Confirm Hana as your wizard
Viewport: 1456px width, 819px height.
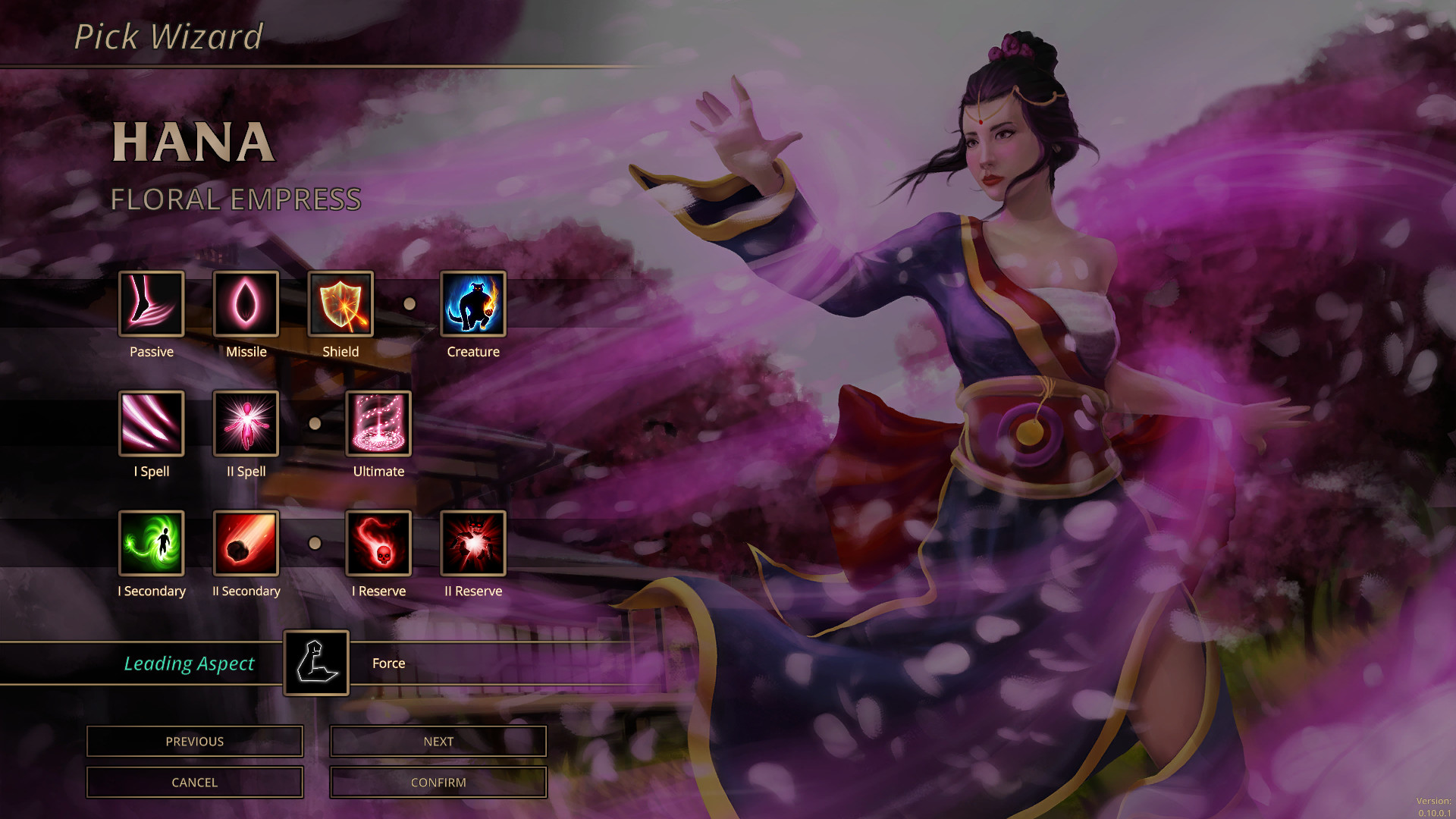[438, 782]
